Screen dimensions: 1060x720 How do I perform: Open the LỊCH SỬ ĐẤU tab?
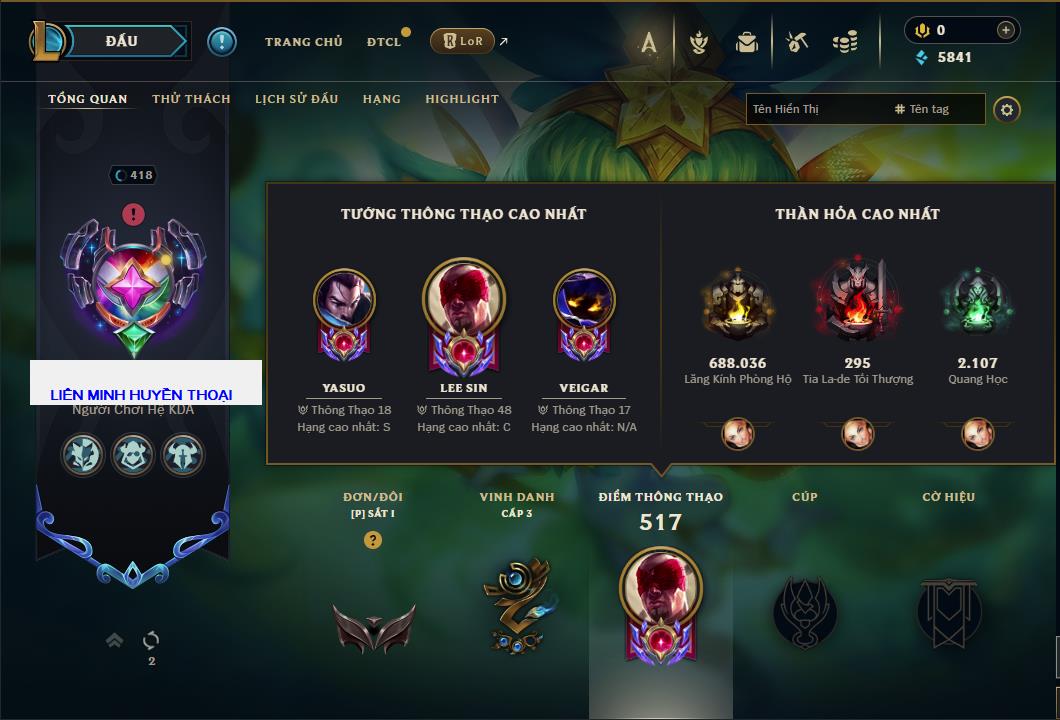pos(296,99)
